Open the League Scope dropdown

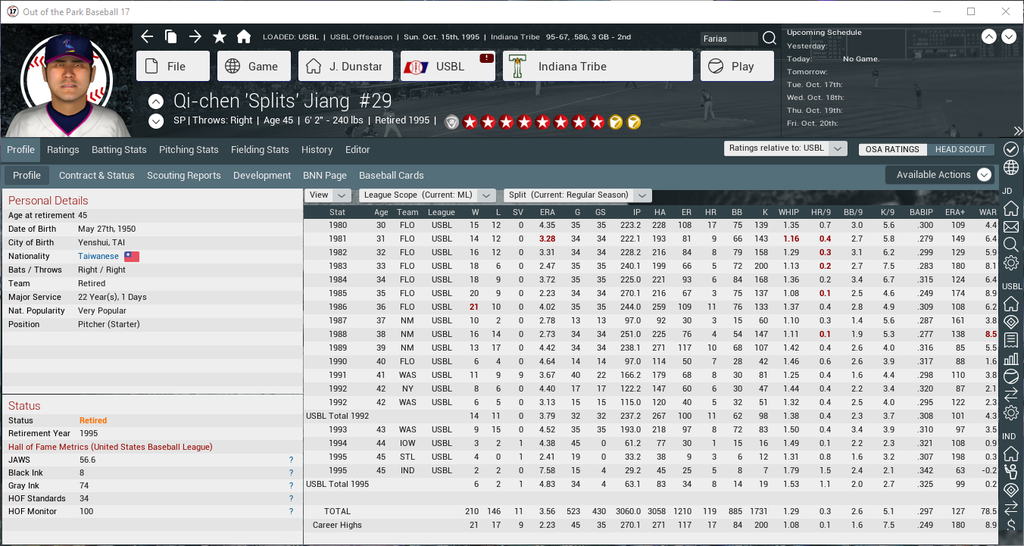[x=428, y=195]
